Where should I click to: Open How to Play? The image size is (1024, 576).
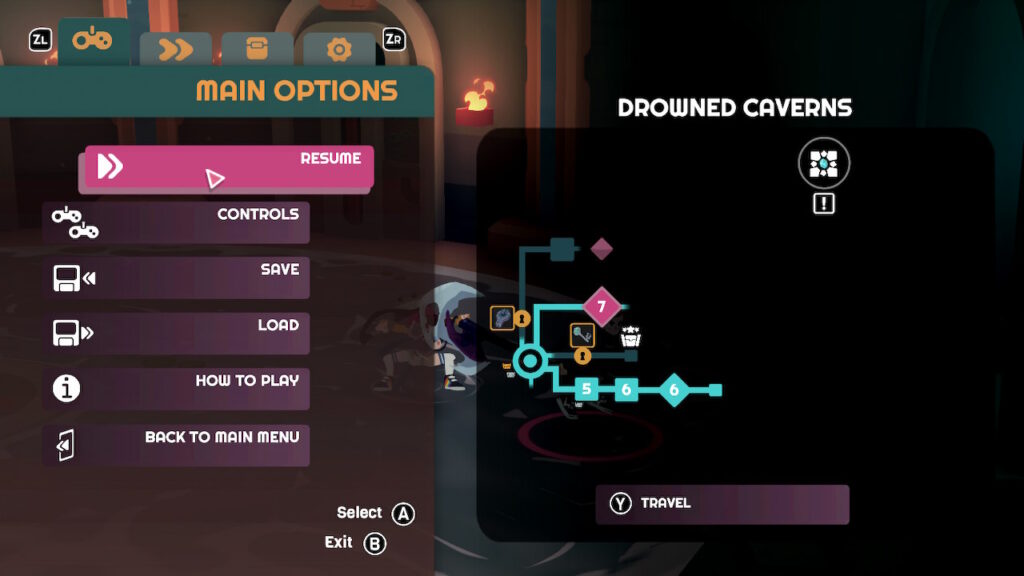click(176, 388)
